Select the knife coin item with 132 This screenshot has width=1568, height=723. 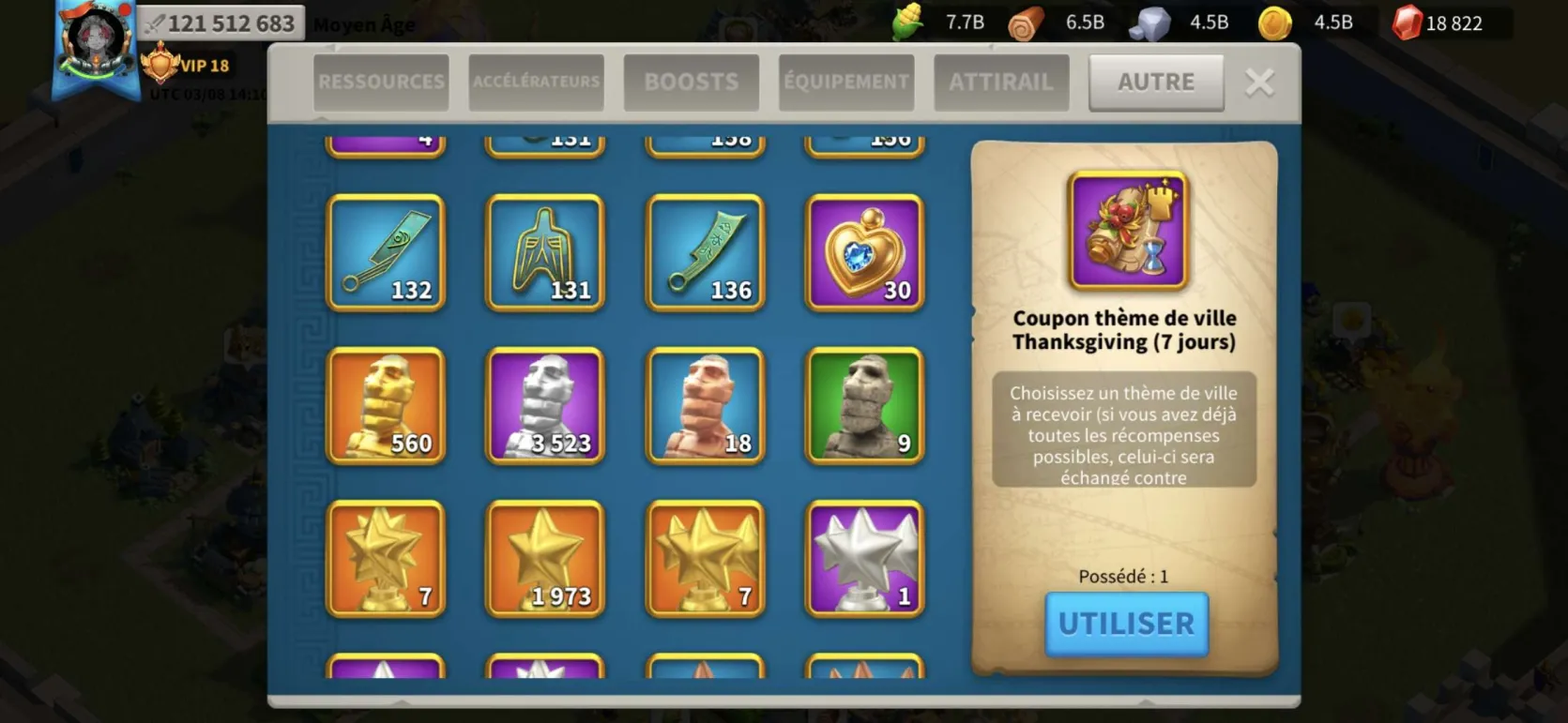point(386,253)
